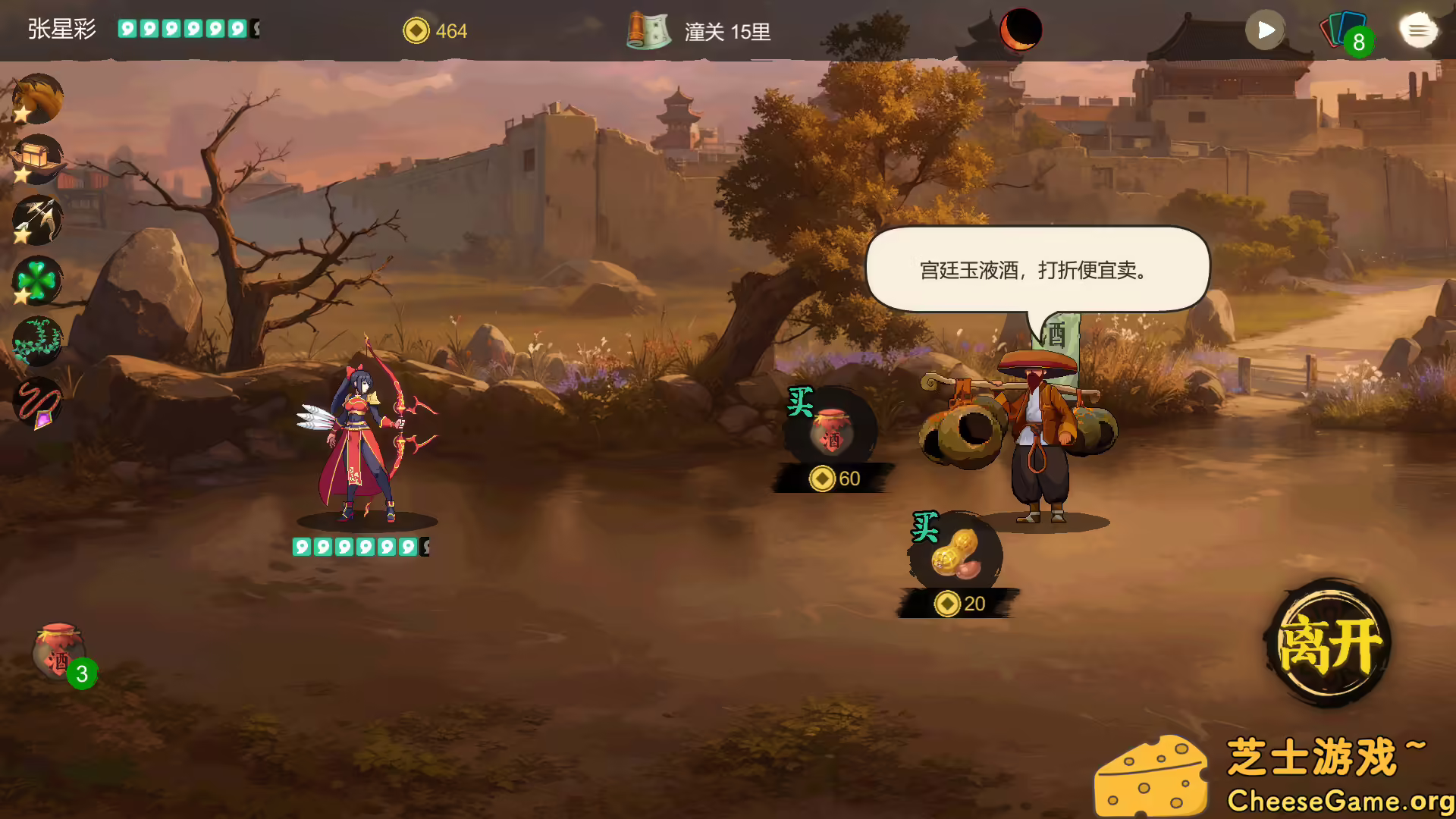Select the horse relic icon in sidebar
The height and width of the screenshot is (819, 1456).
(37, 99)
